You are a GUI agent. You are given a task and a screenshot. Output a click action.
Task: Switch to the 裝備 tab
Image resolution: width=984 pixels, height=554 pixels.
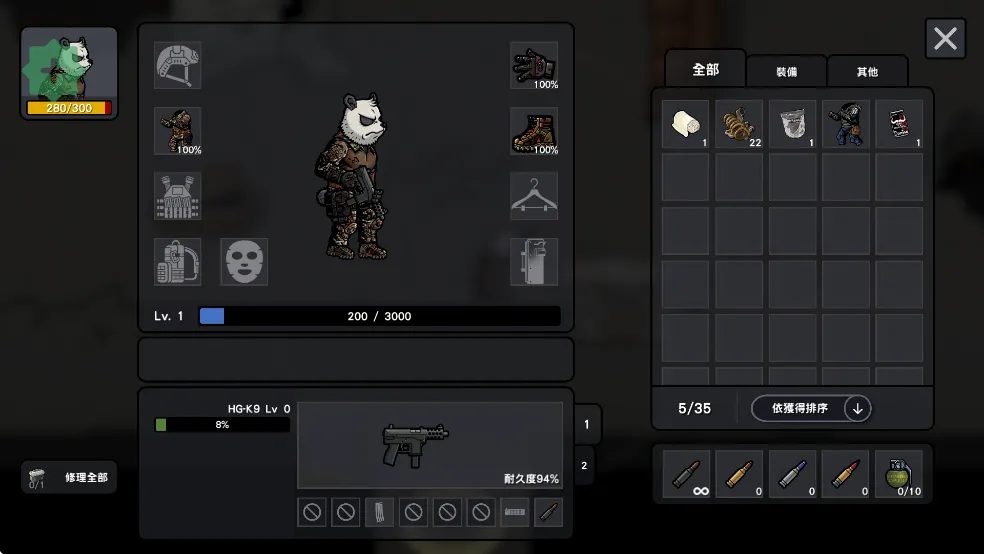click(x=787, y=71)
